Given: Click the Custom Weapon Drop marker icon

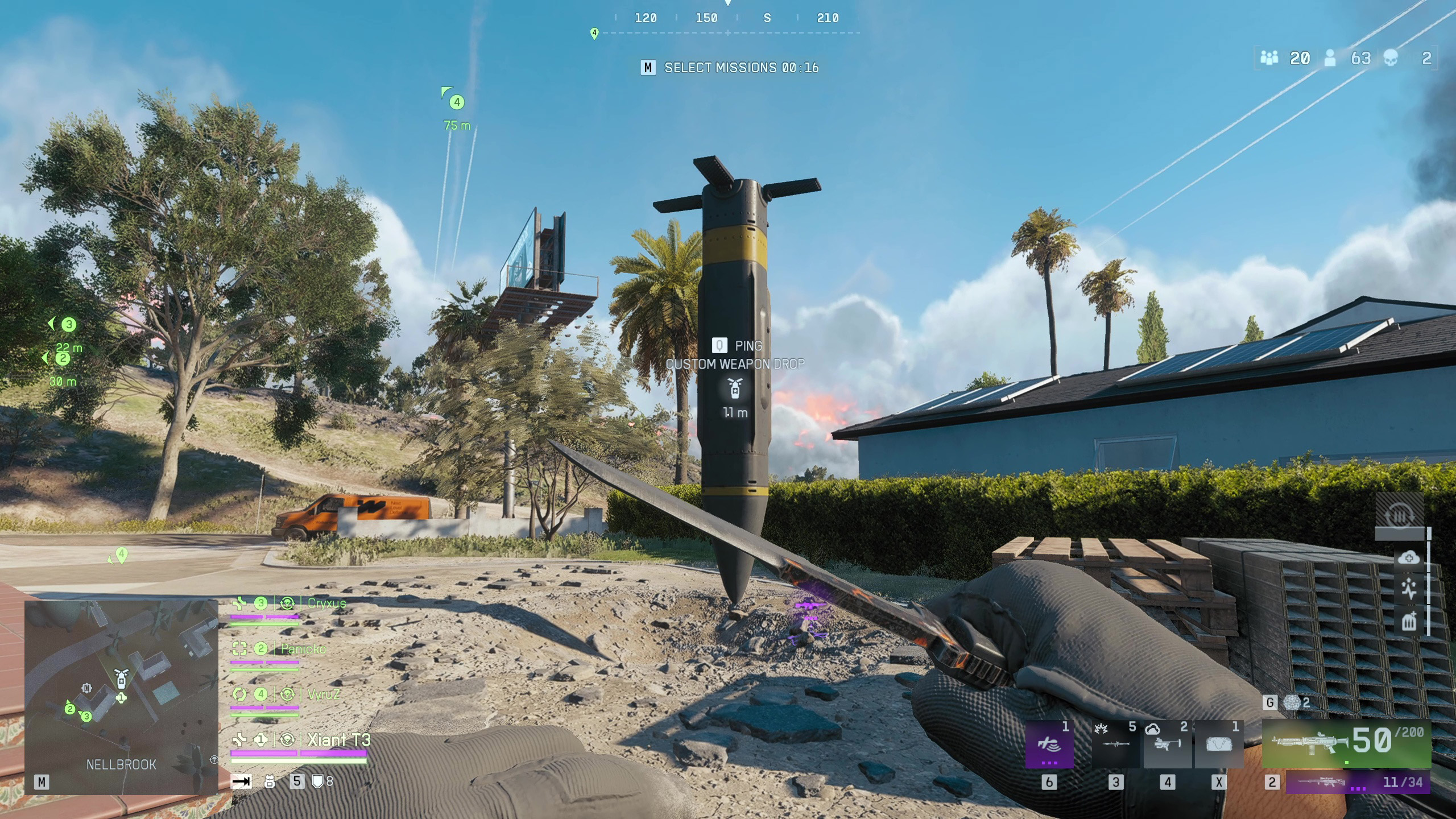Looking at the screenshot, I should click(735, 389).
